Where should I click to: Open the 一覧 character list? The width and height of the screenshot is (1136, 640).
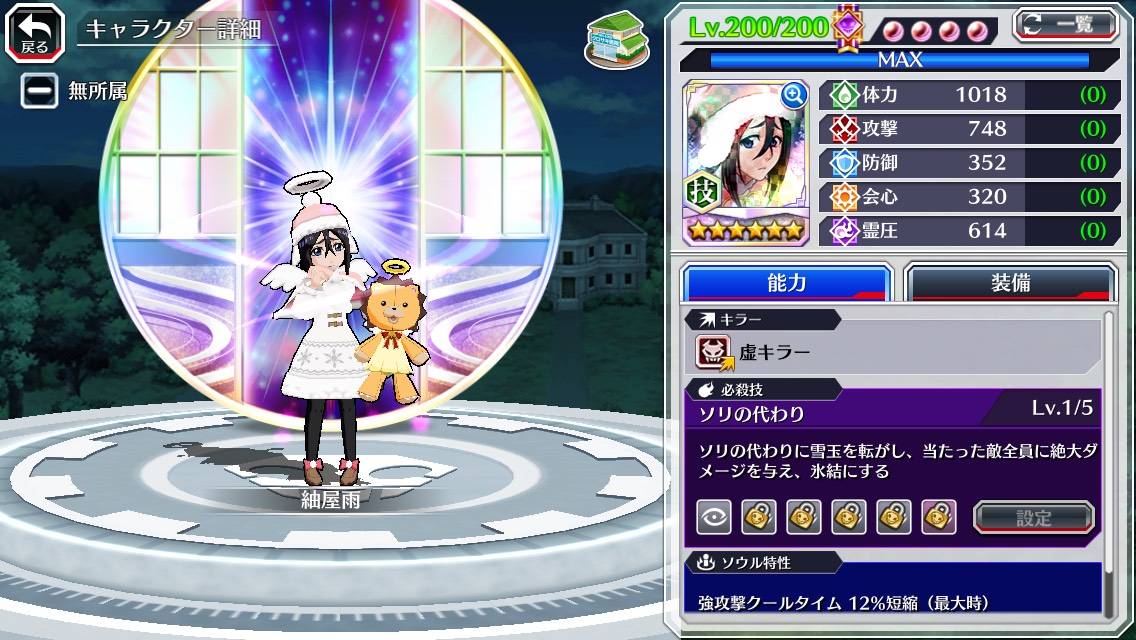[x=1065, y=24]
